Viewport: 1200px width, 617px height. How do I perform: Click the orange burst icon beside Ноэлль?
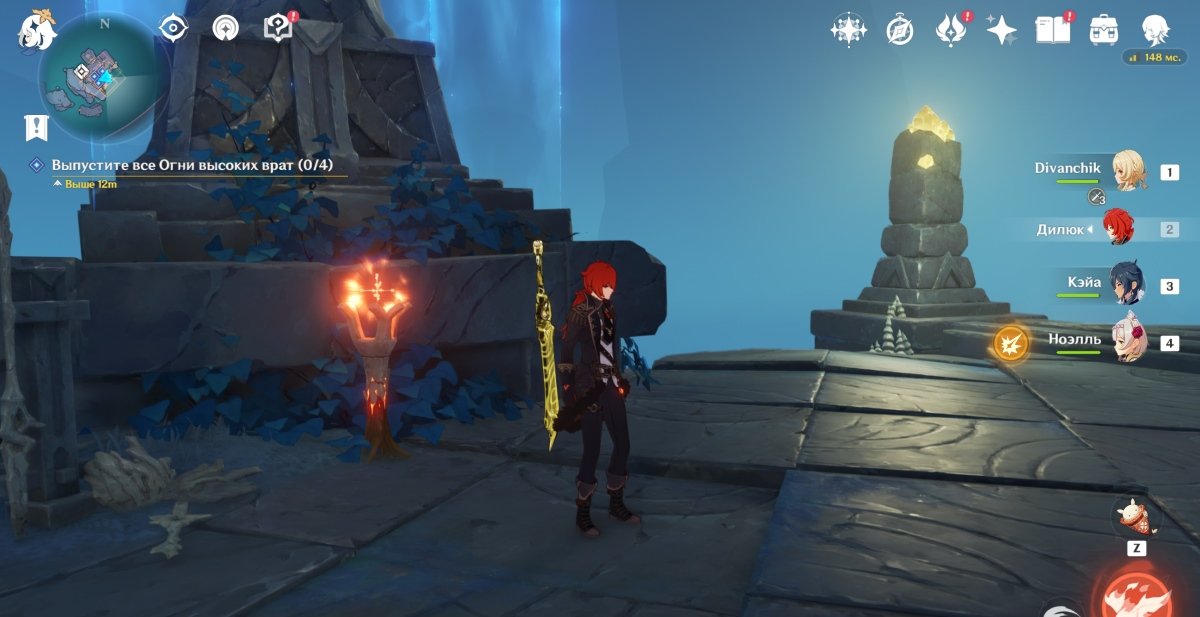click(1010, 344)
